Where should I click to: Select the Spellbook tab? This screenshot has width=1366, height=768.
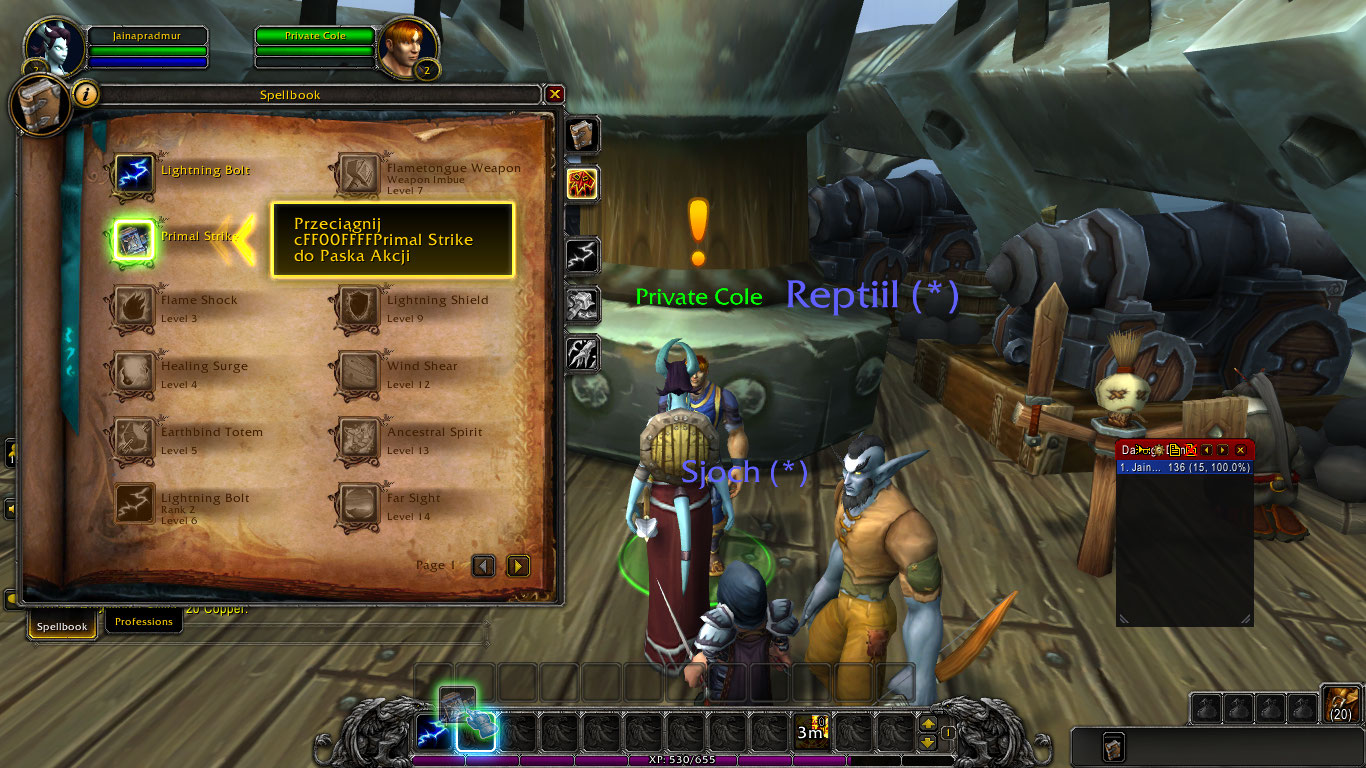click(62, 626)
